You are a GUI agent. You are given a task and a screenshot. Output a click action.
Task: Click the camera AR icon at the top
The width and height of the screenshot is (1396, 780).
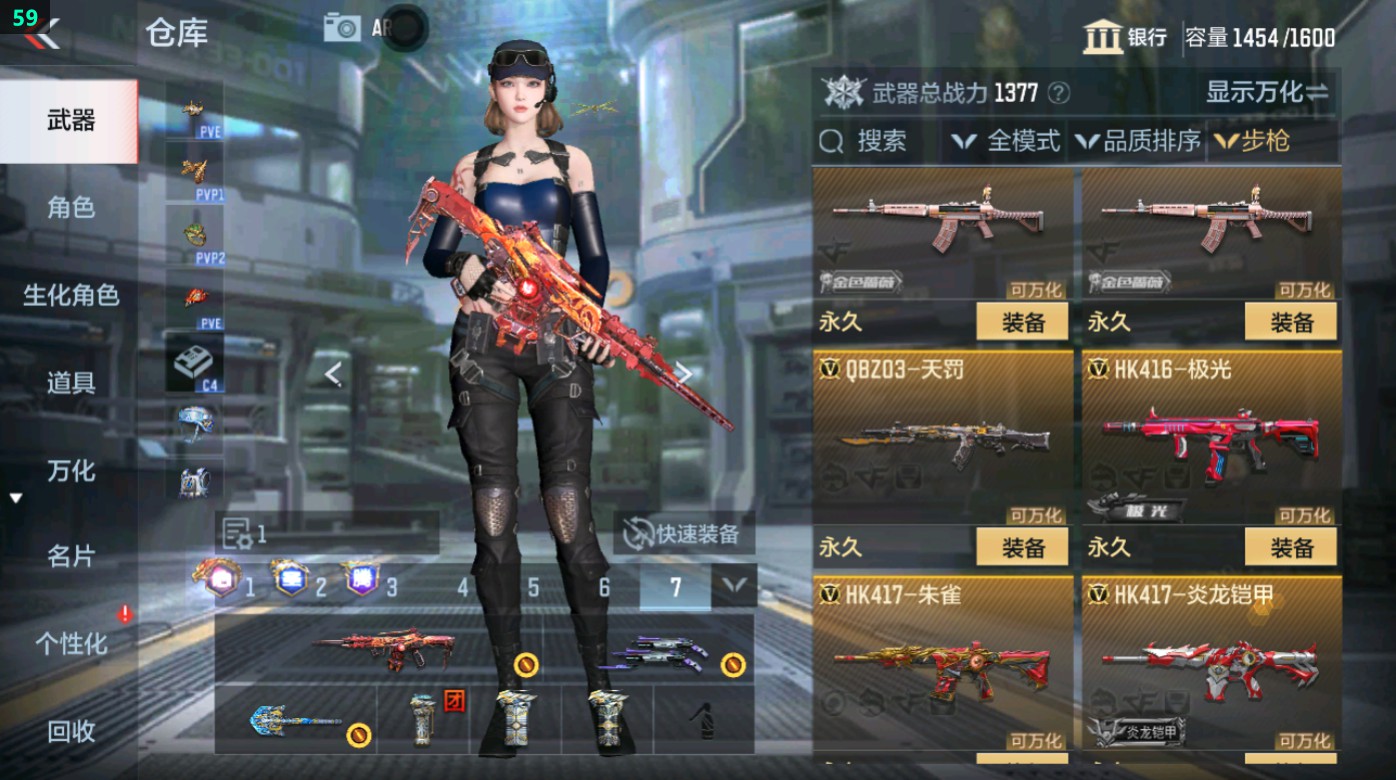[340, 27]
